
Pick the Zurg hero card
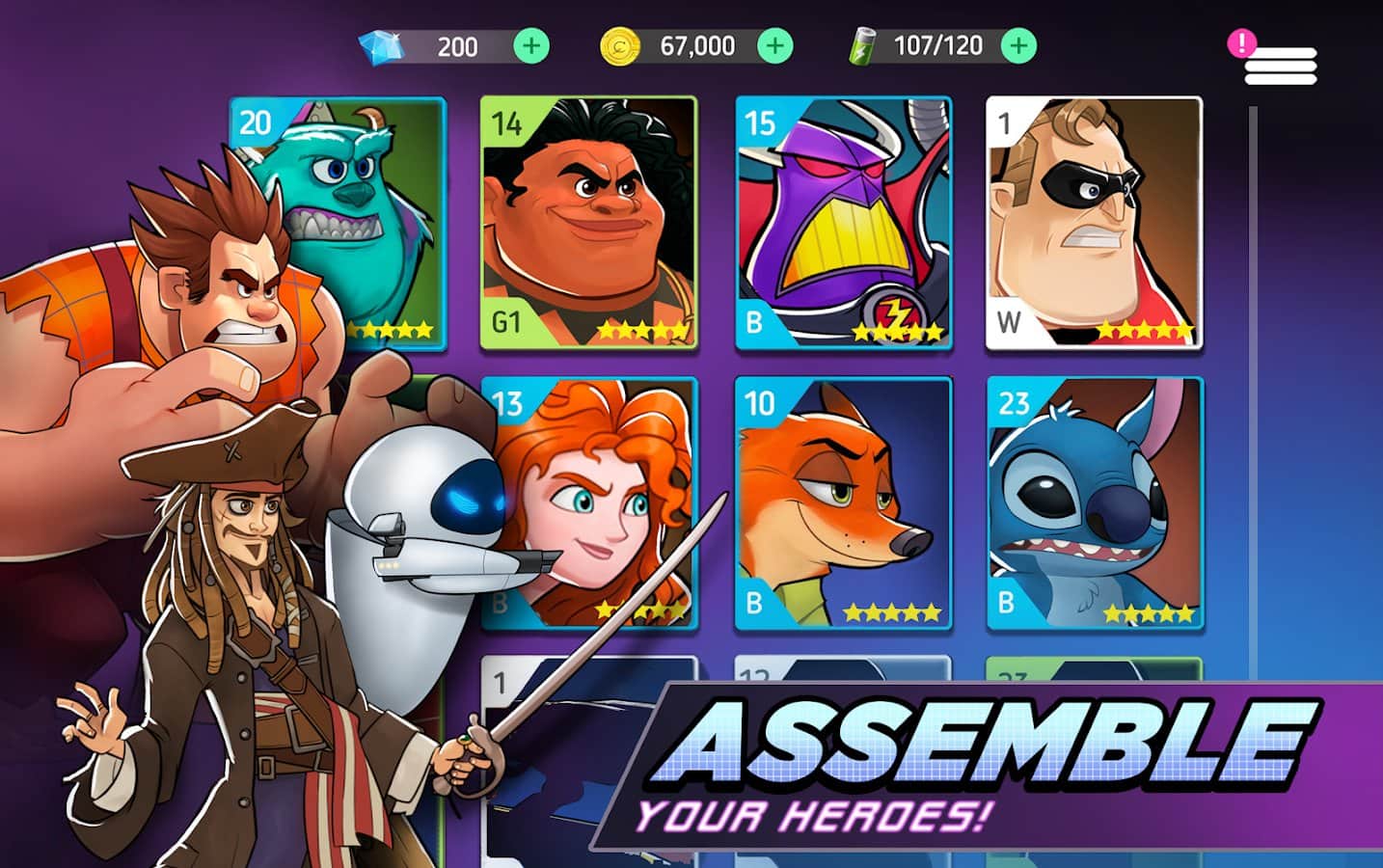(x=844, y=223)
